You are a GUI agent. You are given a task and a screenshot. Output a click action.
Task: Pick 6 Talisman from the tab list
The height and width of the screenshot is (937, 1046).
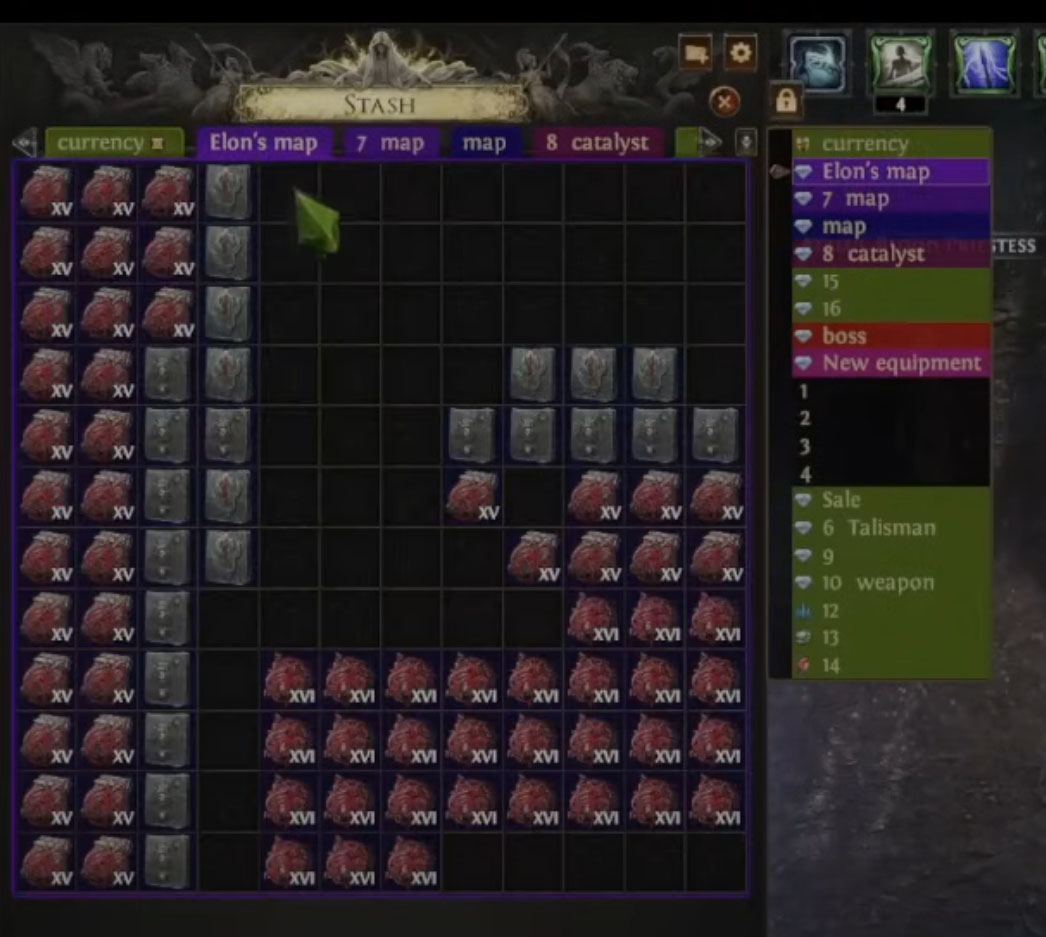tap(892, 527)
